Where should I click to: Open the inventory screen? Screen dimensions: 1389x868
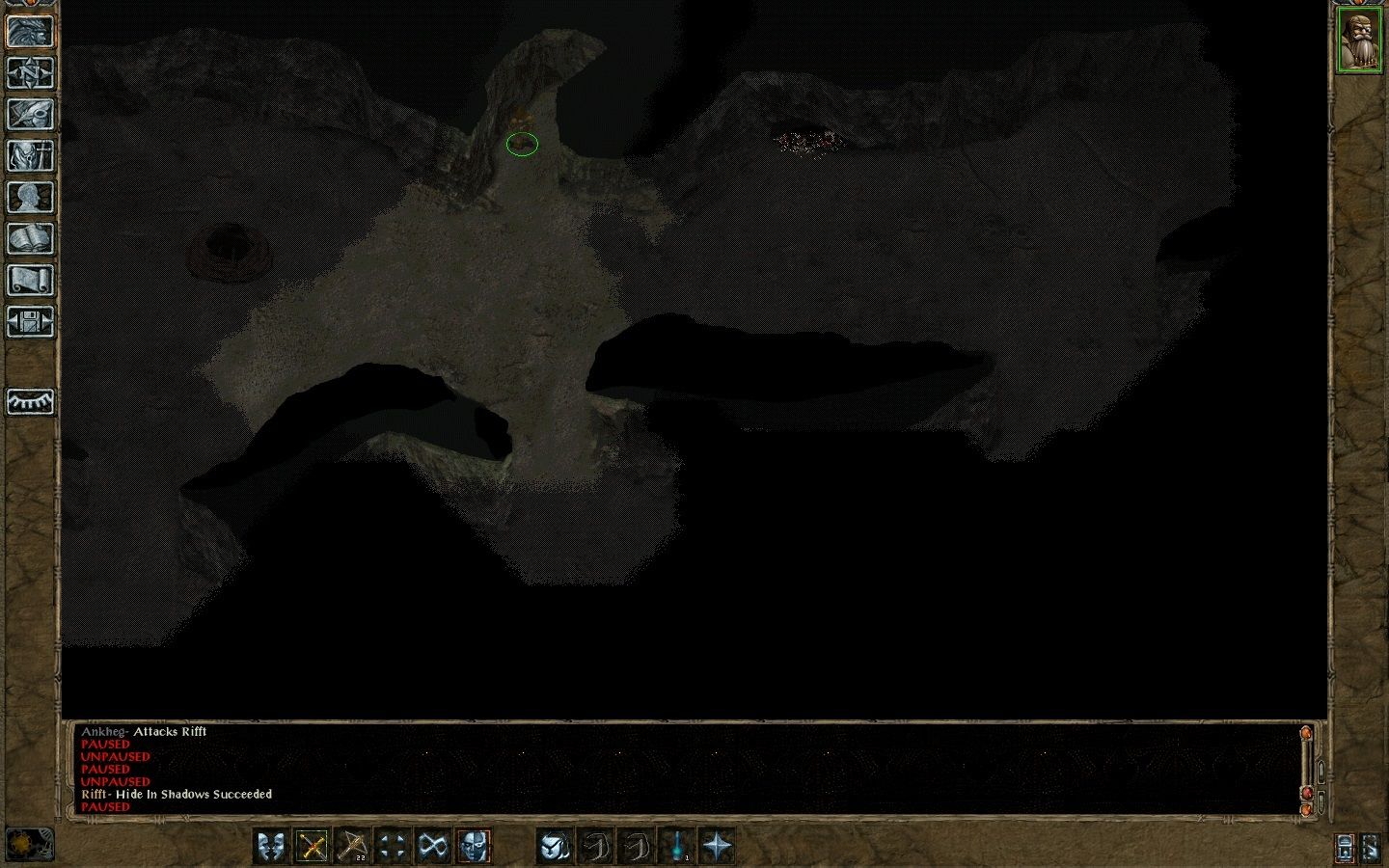[x=29, y=154]
